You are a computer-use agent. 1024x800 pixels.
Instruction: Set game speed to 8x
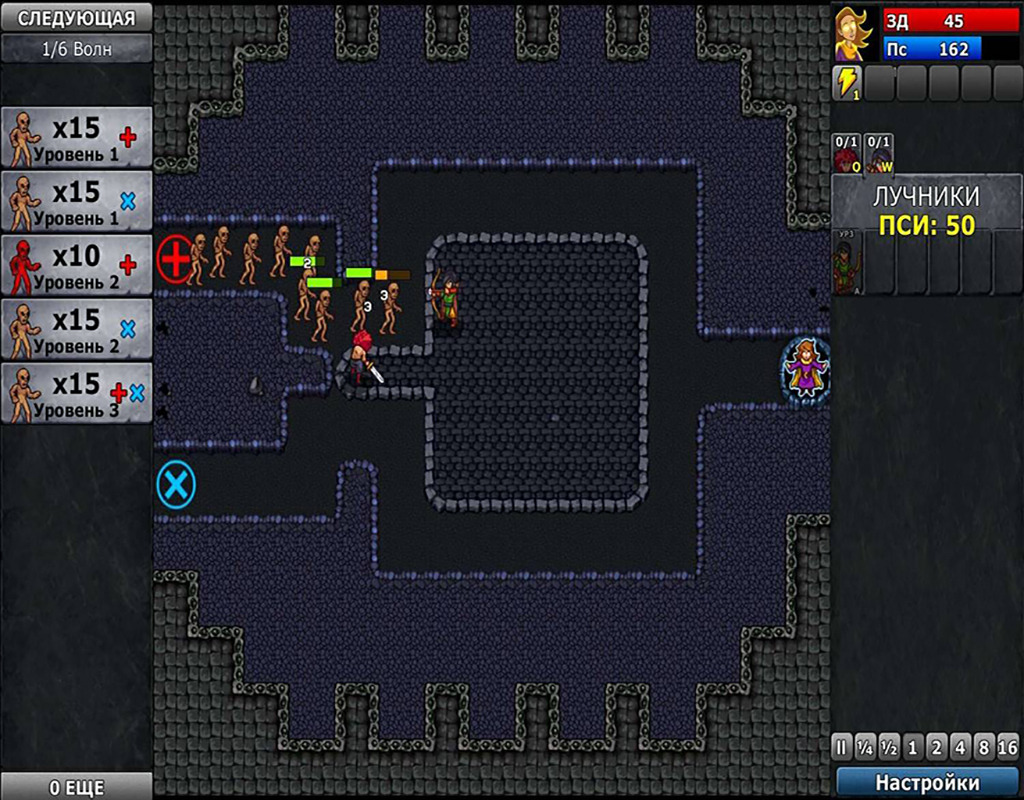(x=982, y=747)
